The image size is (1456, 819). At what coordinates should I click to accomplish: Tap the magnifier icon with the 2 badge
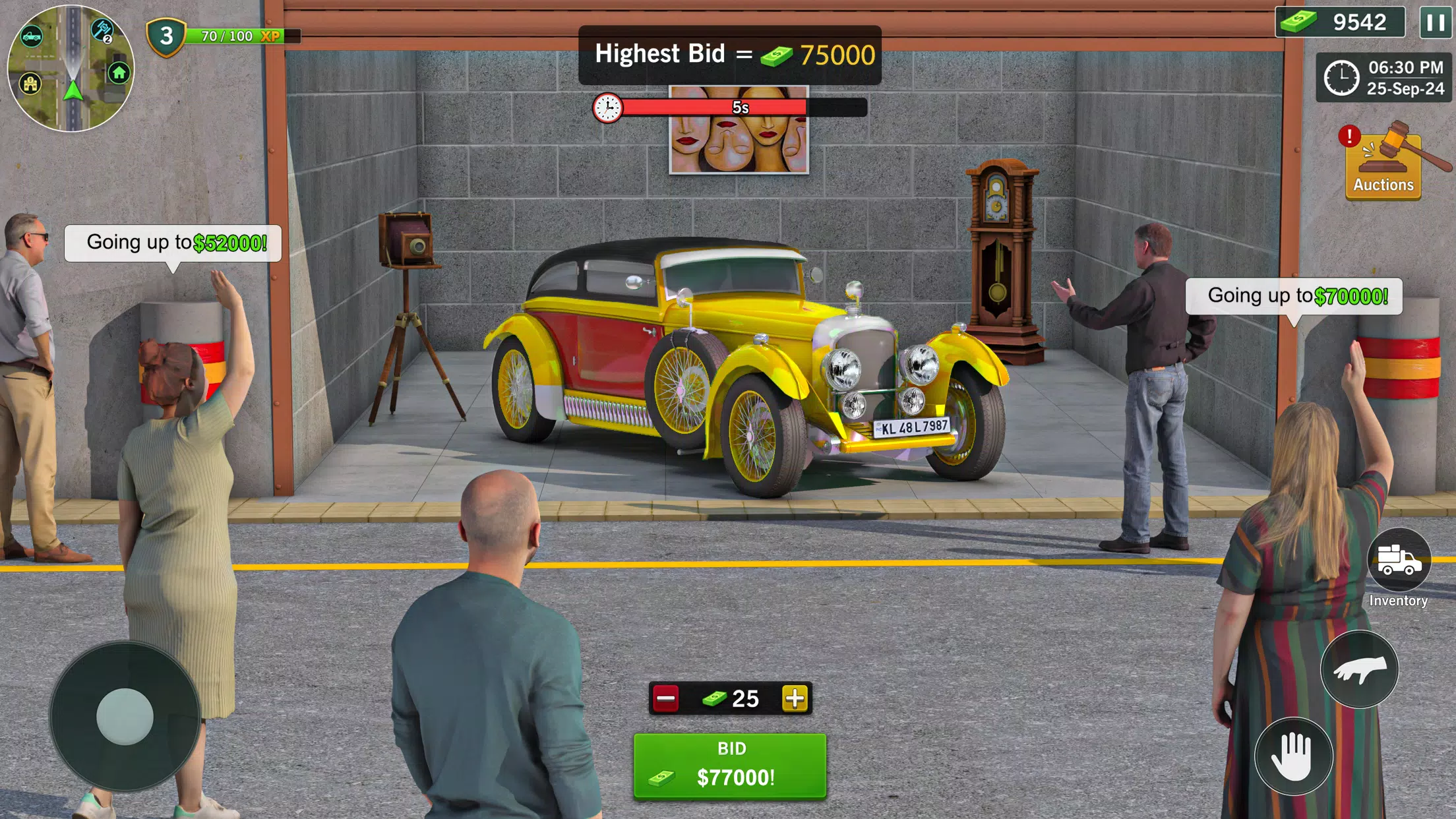coord(102,30)
